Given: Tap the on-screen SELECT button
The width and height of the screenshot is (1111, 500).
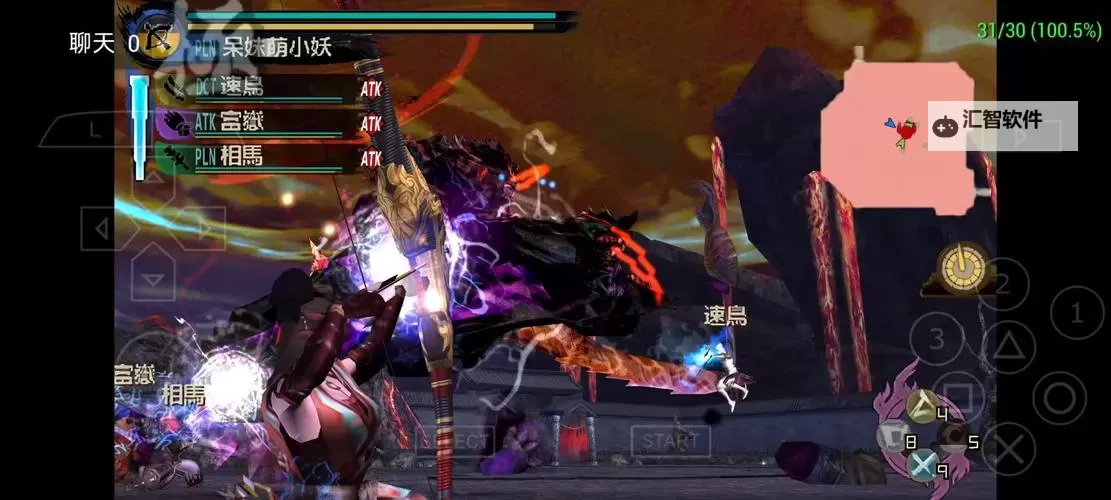Looking at the screenshot, I should (x=461, y=440).
